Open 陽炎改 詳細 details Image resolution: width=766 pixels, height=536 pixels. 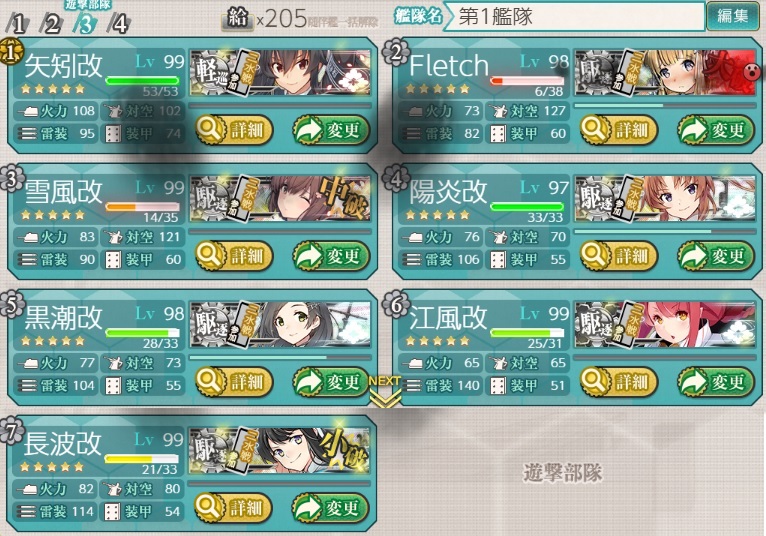[619, 256]
